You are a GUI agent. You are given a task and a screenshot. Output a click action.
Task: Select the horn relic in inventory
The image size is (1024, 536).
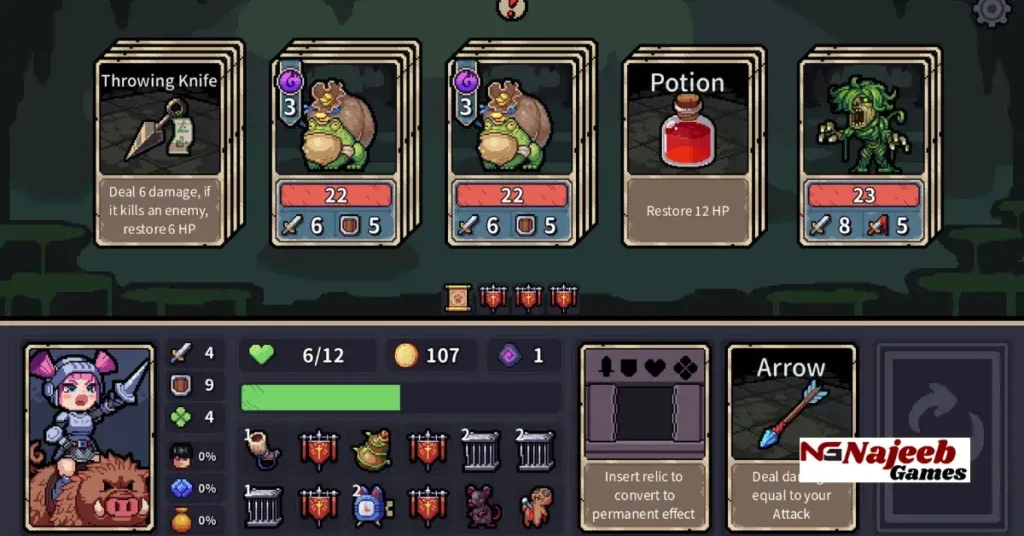click(264, 450)
